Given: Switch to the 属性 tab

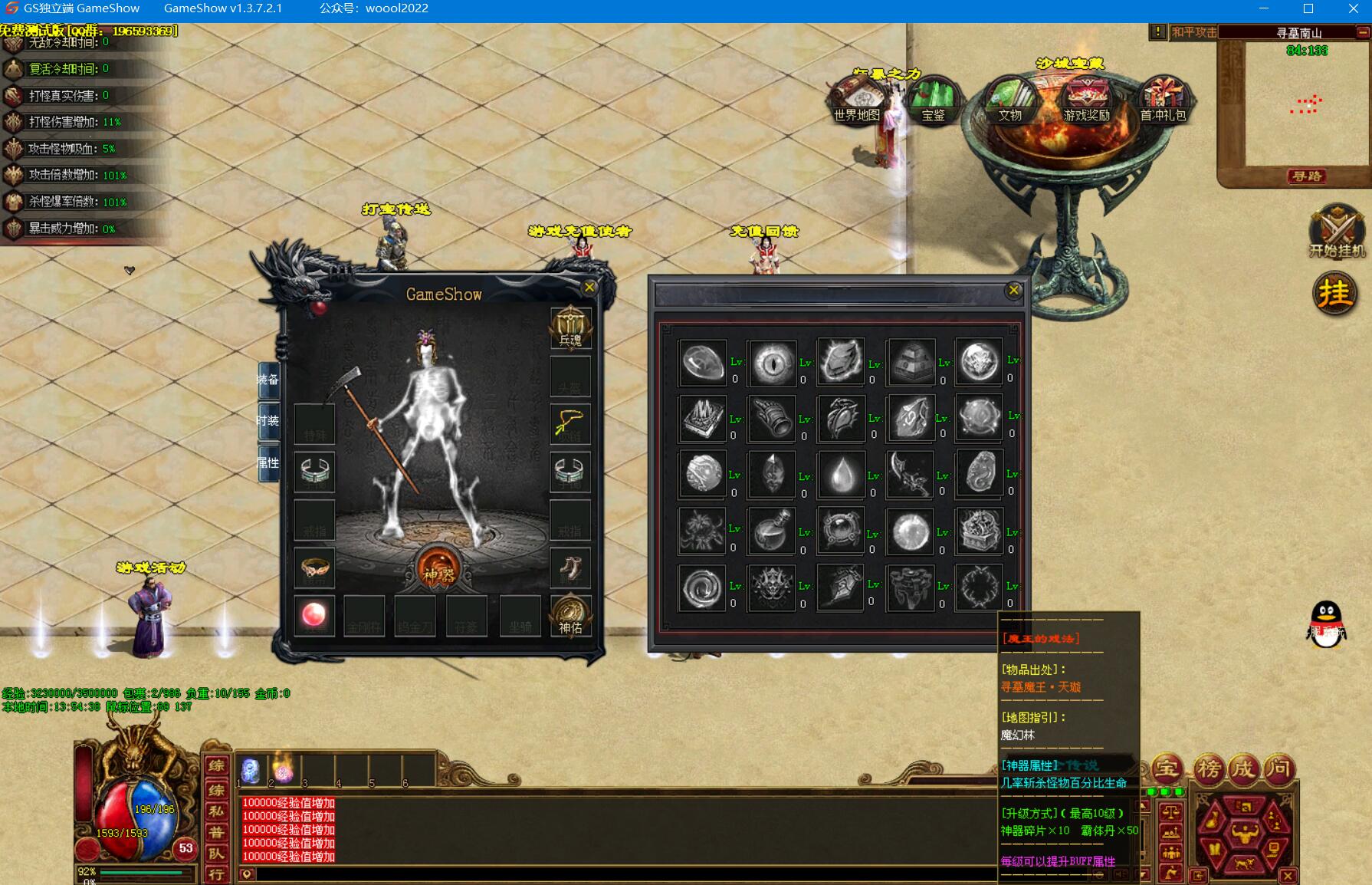Looking at the screenshot, I should pos(268,462).
